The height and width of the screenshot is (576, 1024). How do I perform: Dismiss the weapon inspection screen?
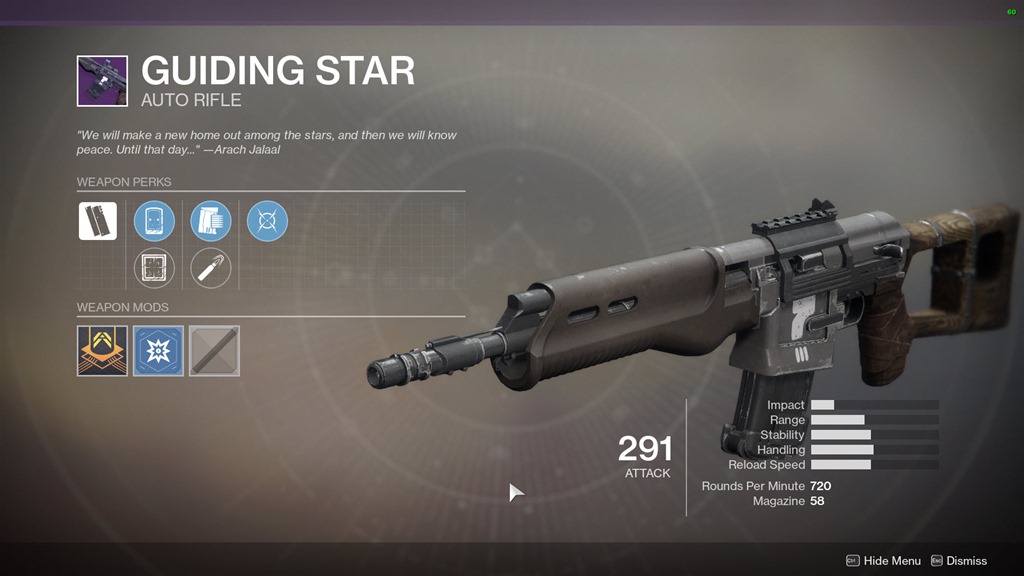click(x=958, y=561)
